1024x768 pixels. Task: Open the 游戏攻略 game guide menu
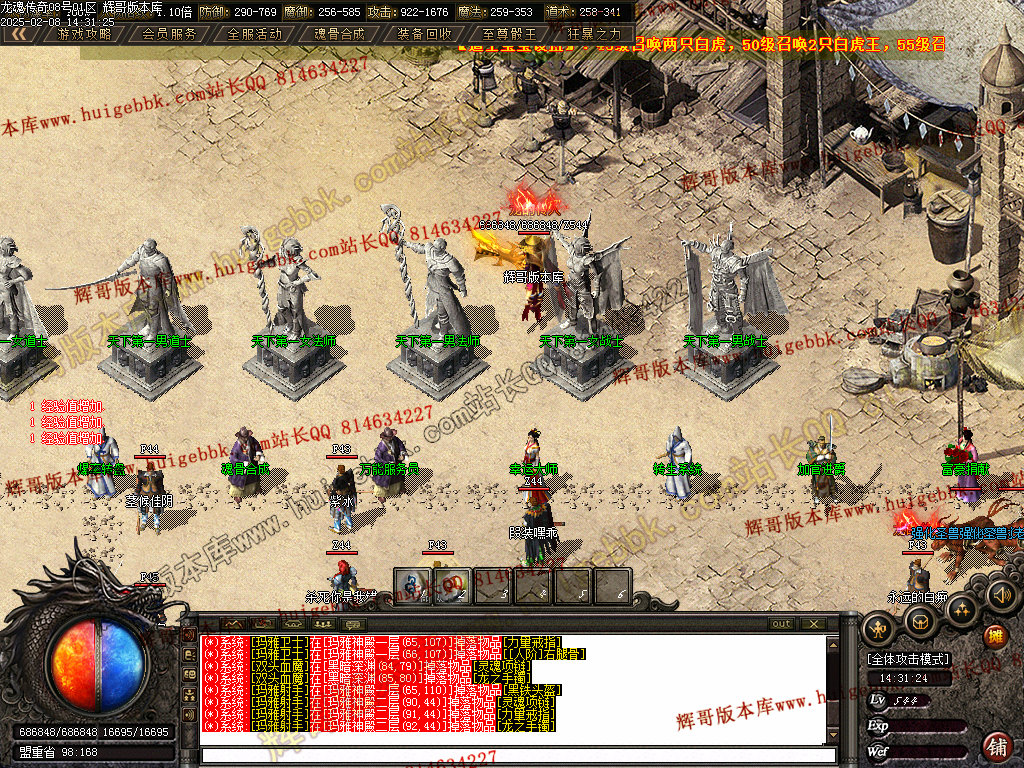(x=84, y=33)
